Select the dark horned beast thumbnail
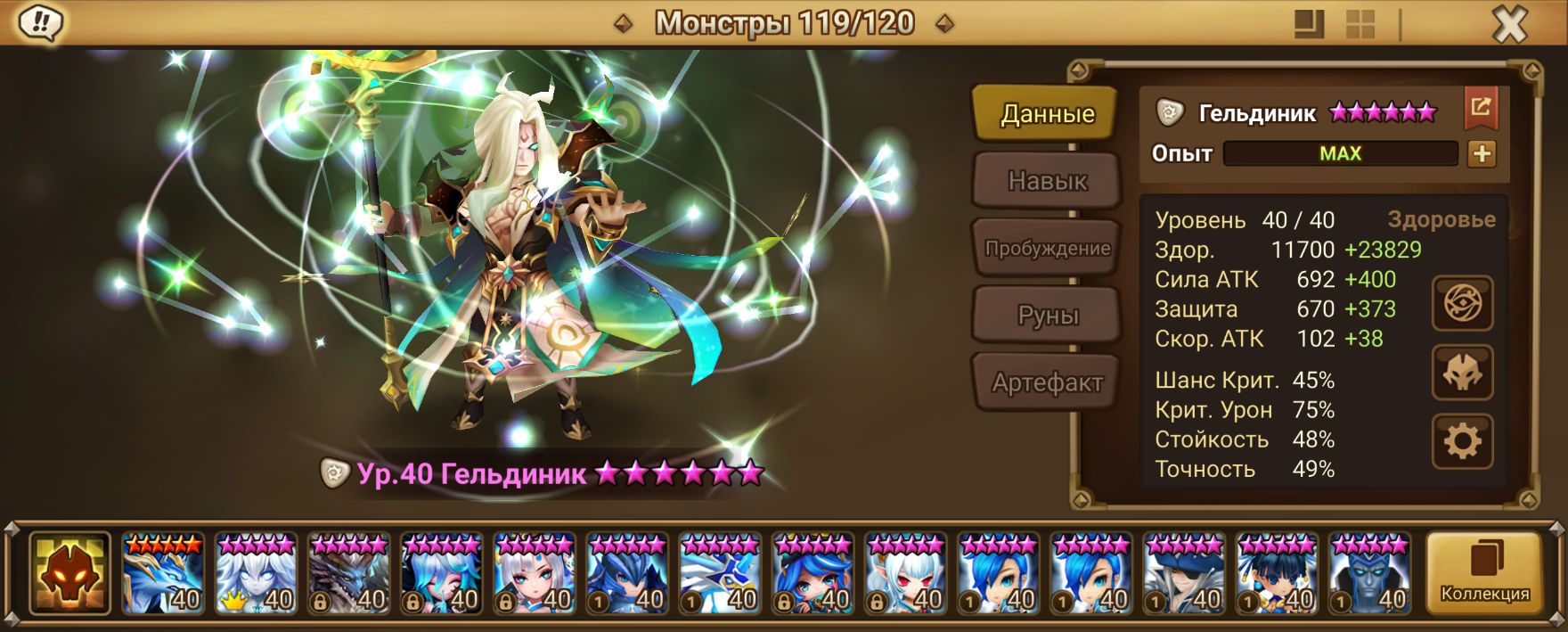 [x=348, y=575]
